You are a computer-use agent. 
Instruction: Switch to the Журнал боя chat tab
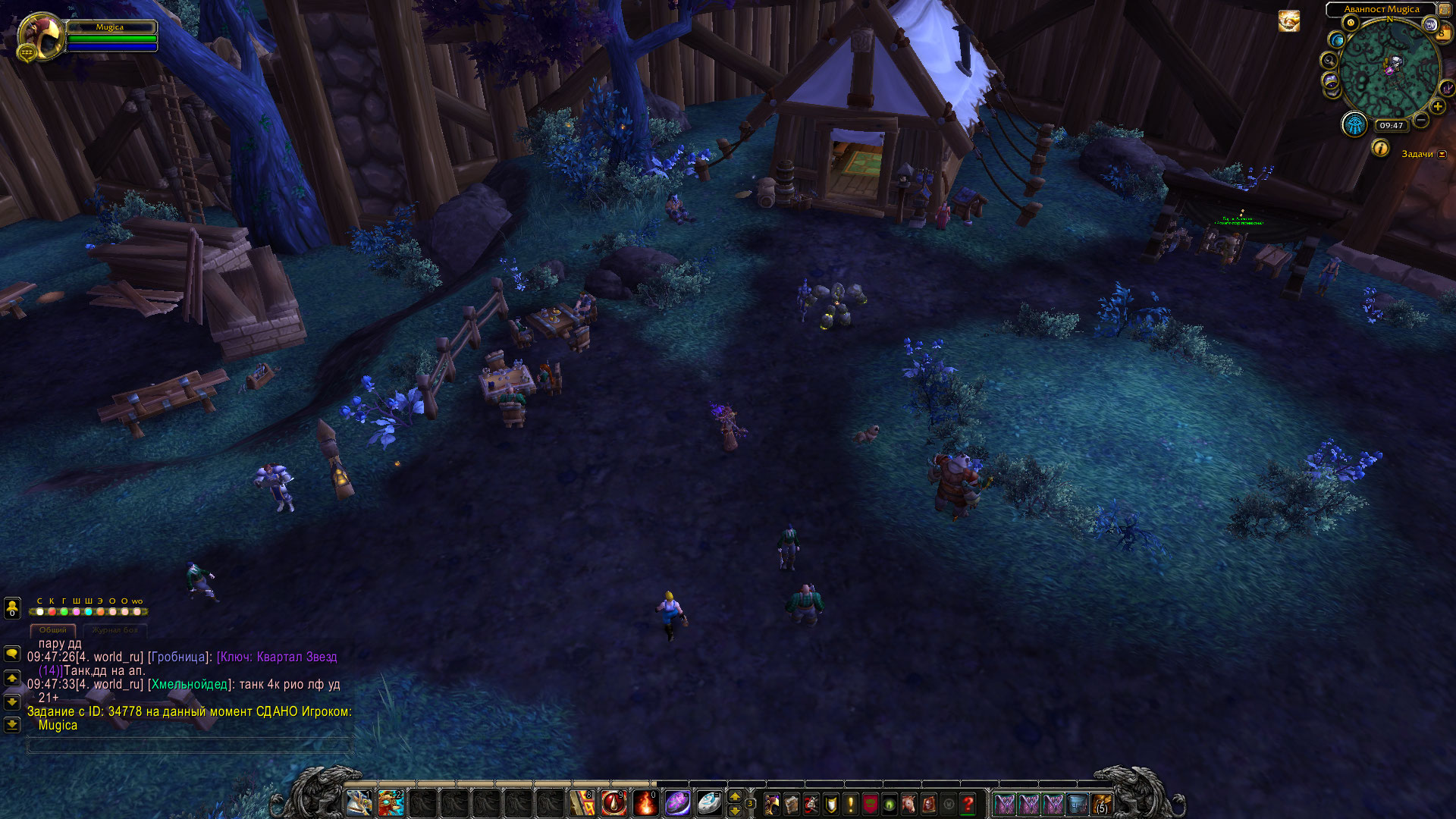115,630
